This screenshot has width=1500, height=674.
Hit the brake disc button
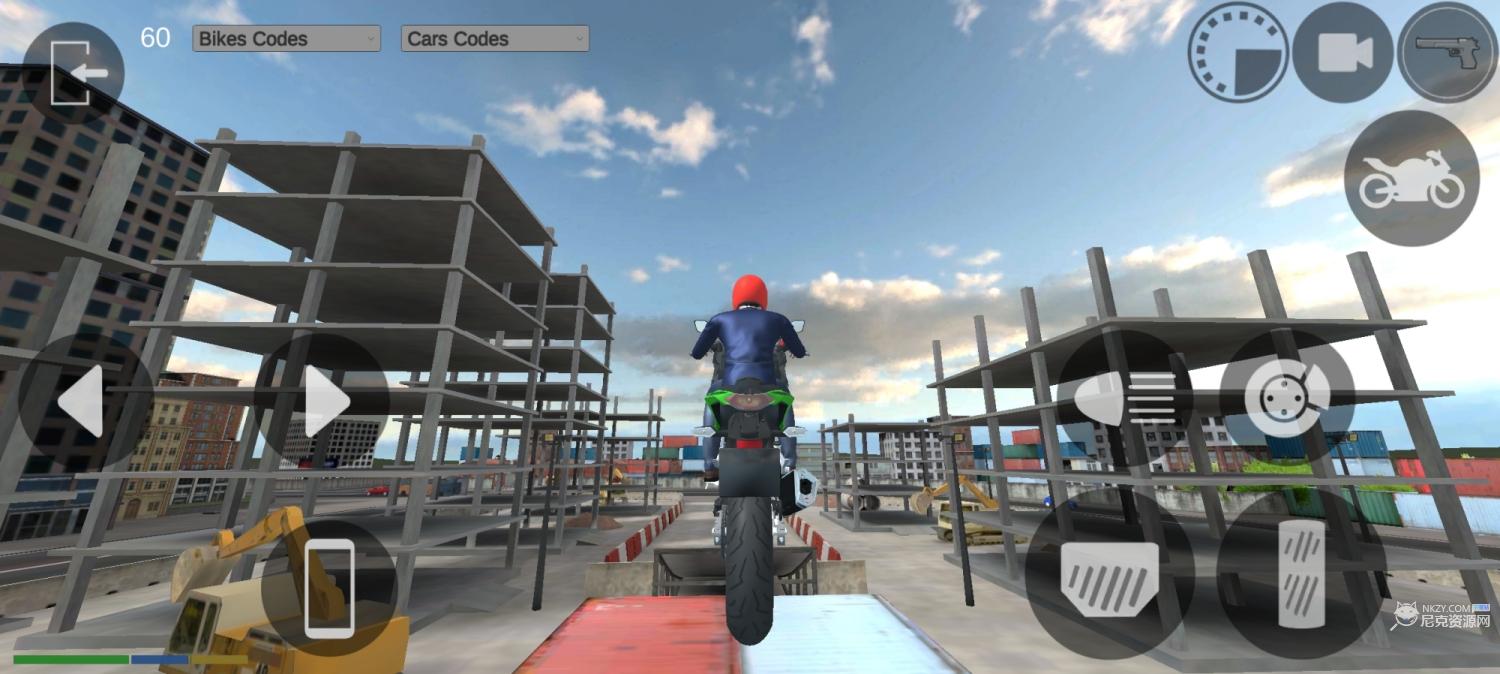pos(1287,397)
